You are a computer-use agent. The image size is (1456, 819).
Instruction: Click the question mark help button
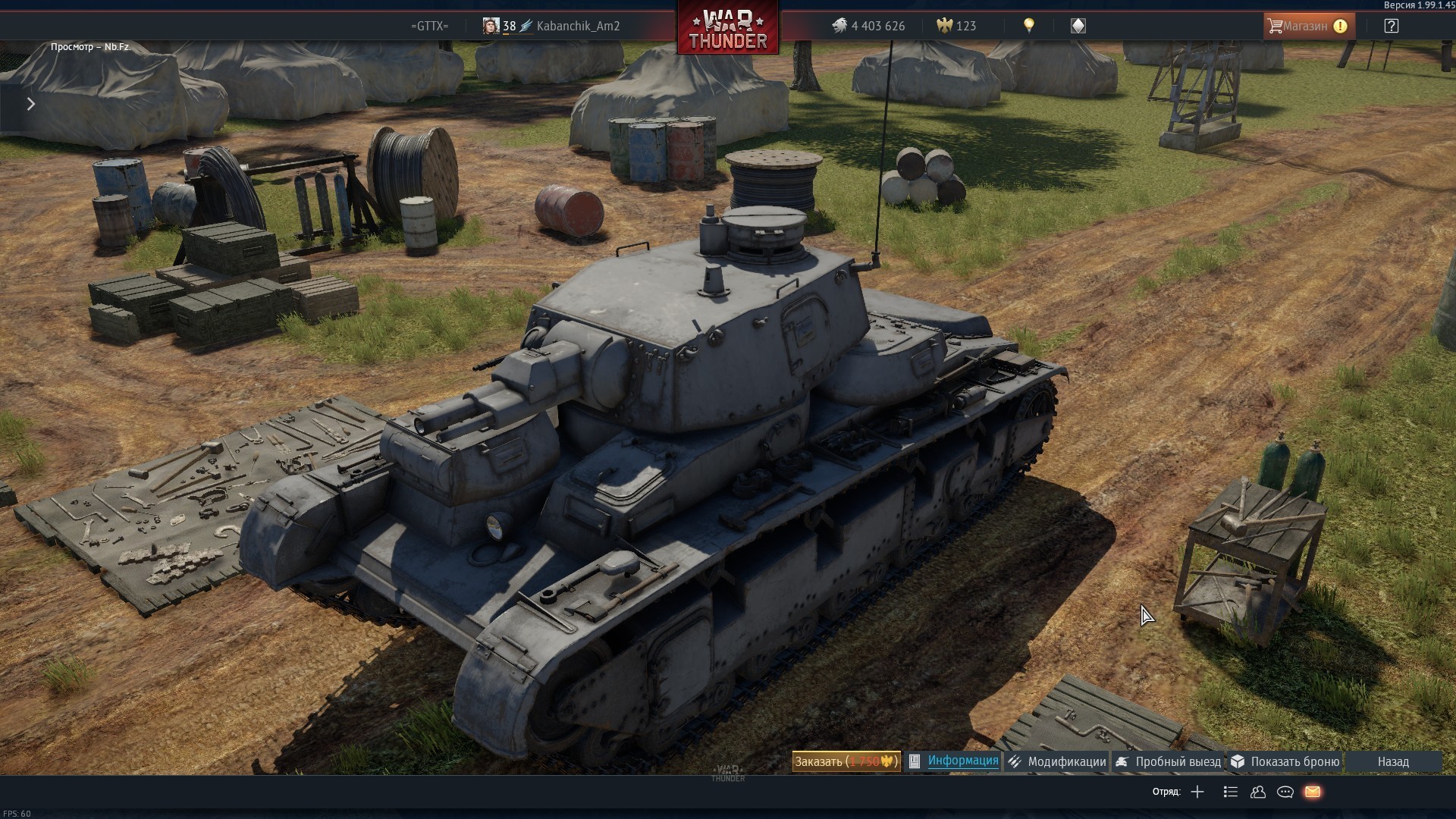1391,26
